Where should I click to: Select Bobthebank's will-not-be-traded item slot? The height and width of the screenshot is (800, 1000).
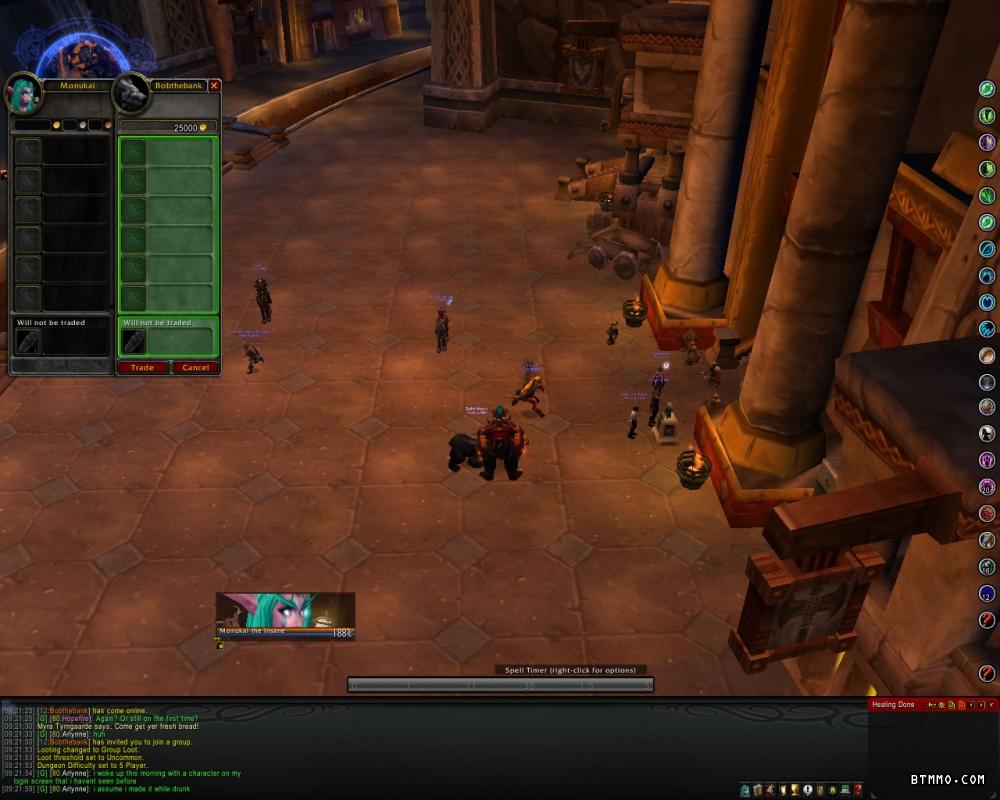133,342
